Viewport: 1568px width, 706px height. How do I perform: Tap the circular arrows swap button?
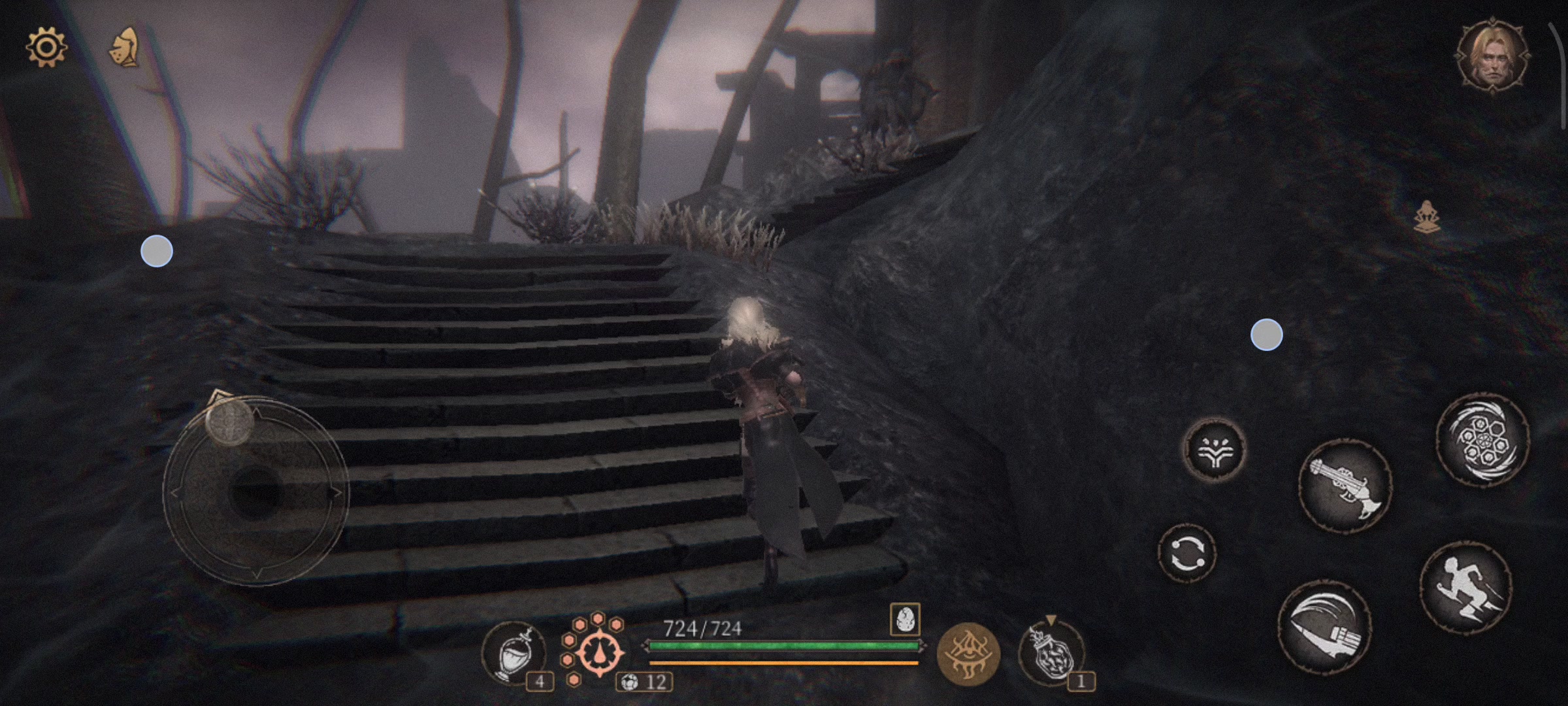coord(1187,553)
